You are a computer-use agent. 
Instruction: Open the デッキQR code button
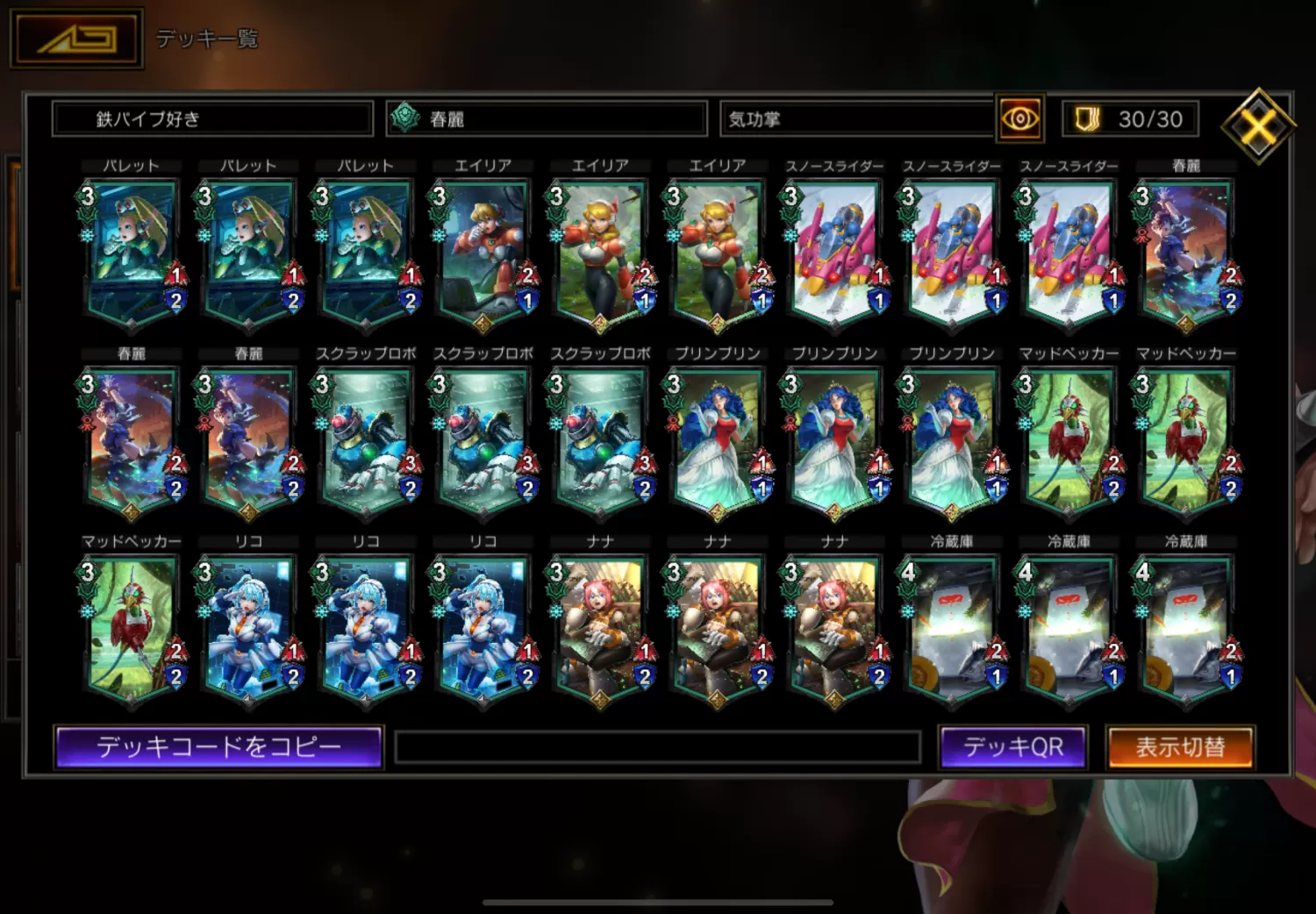pyautogui.click(x=1012, y=746)
